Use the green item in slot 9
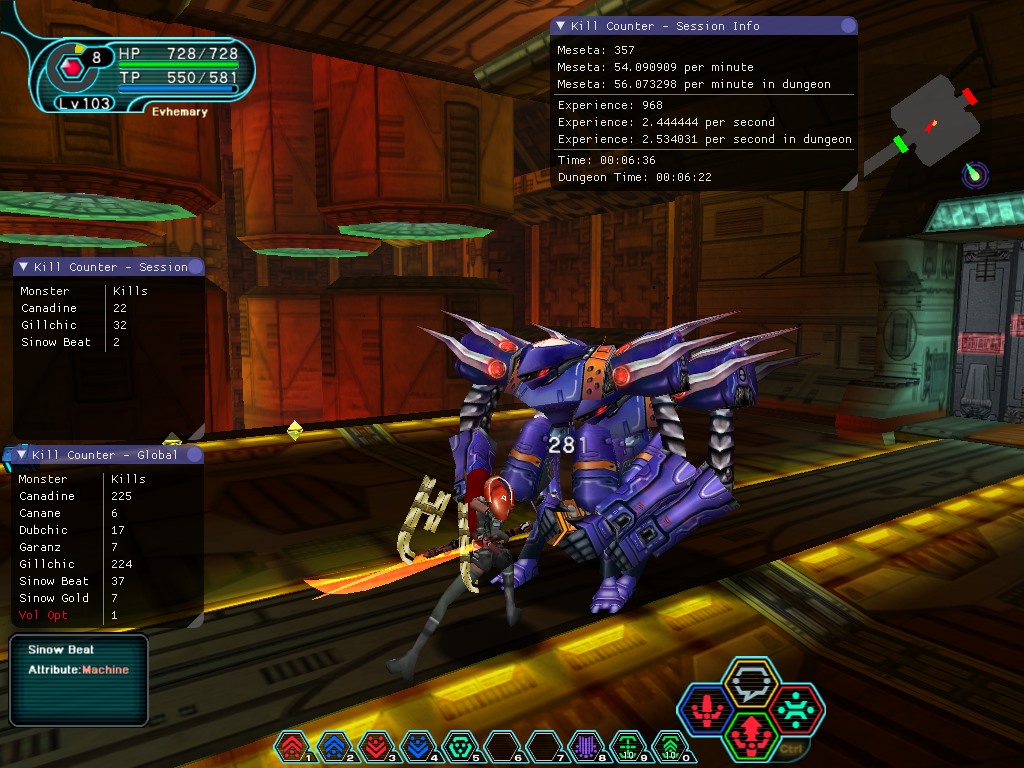Viewport: 1024px width, 768px height. coord(628,745)
